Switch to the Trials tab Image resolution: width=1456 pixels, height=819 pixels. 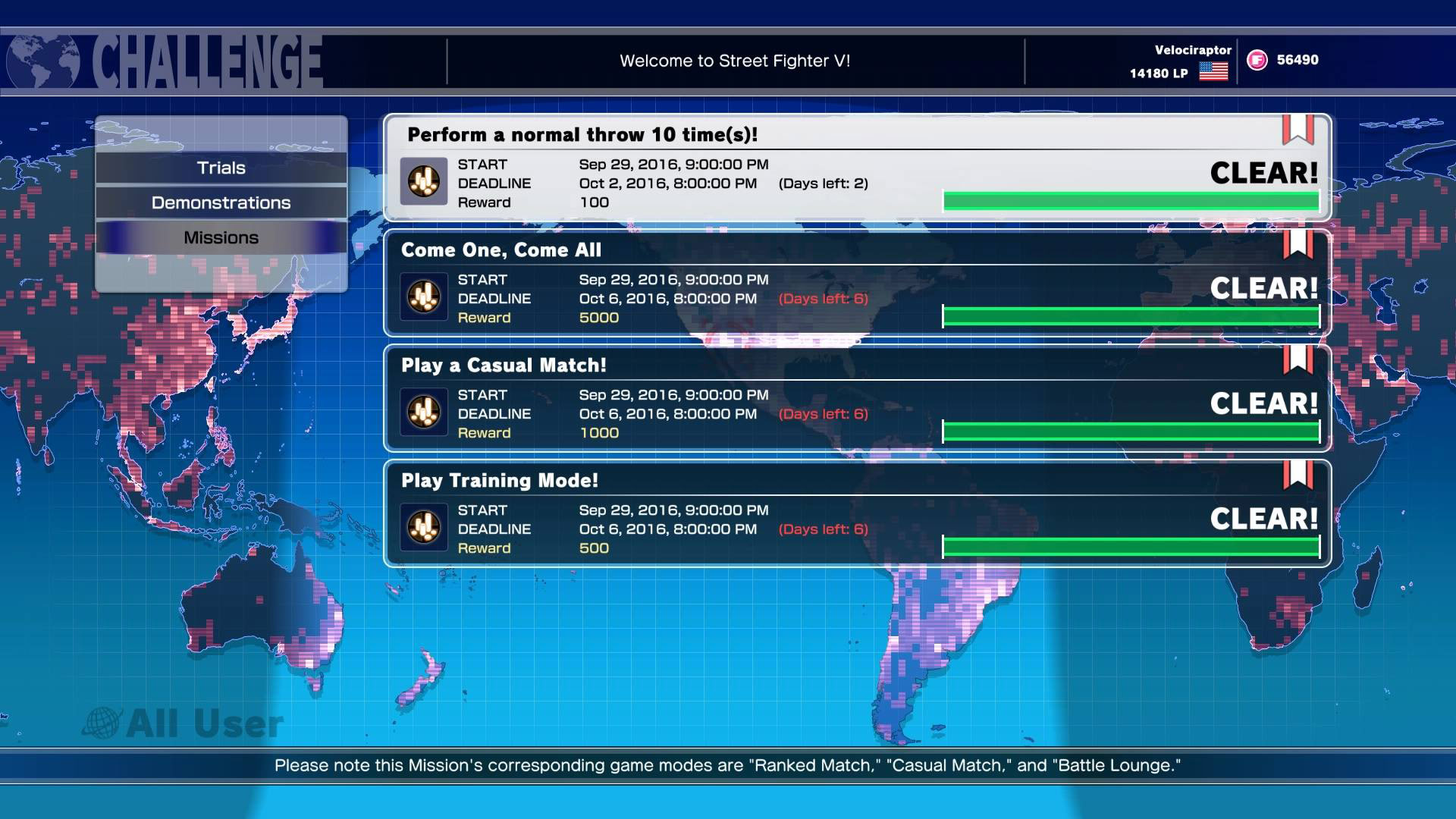221,168
